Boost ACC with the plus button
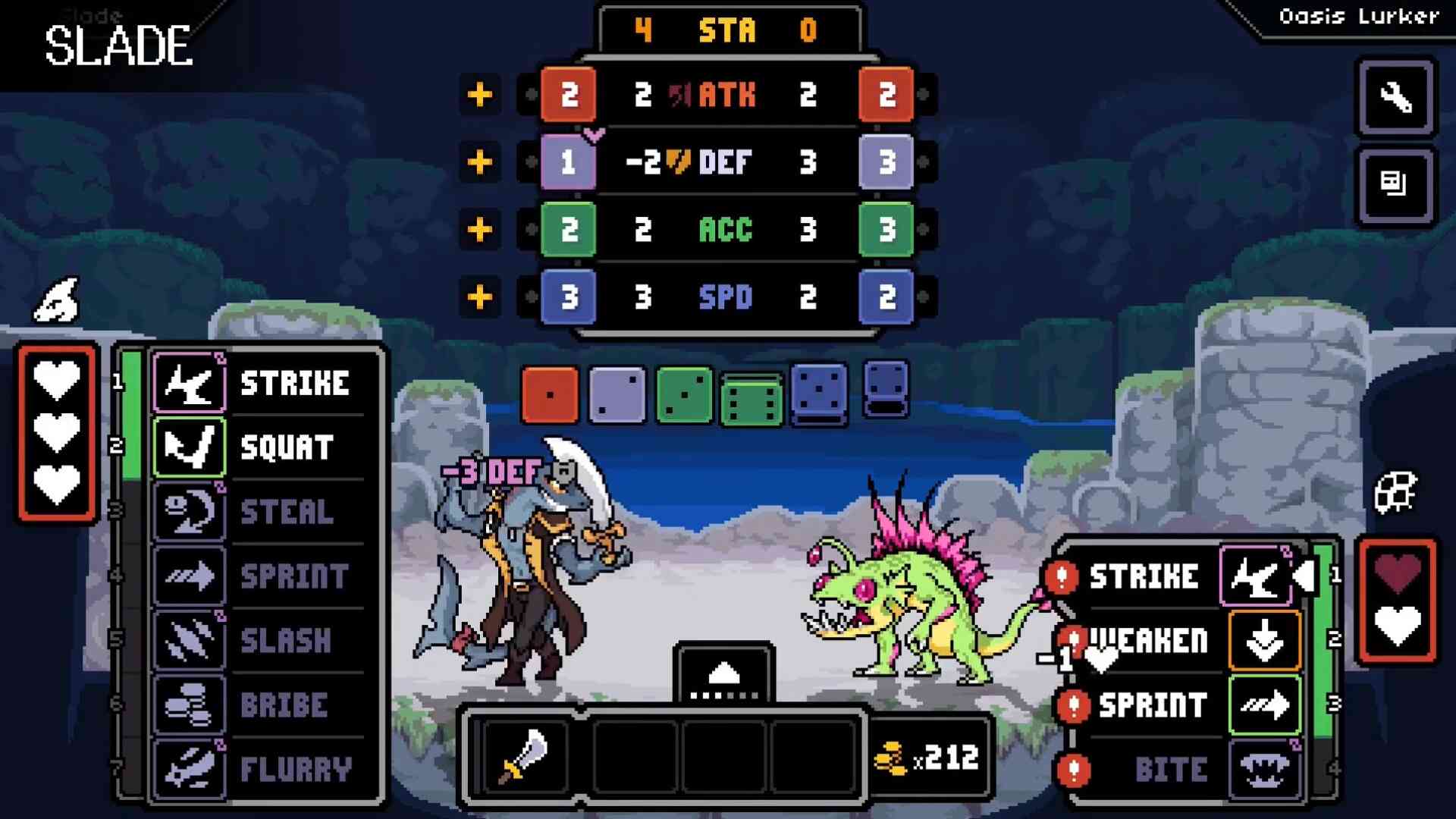This screenshot has width=1456, height=819. [x=479, y=229]
